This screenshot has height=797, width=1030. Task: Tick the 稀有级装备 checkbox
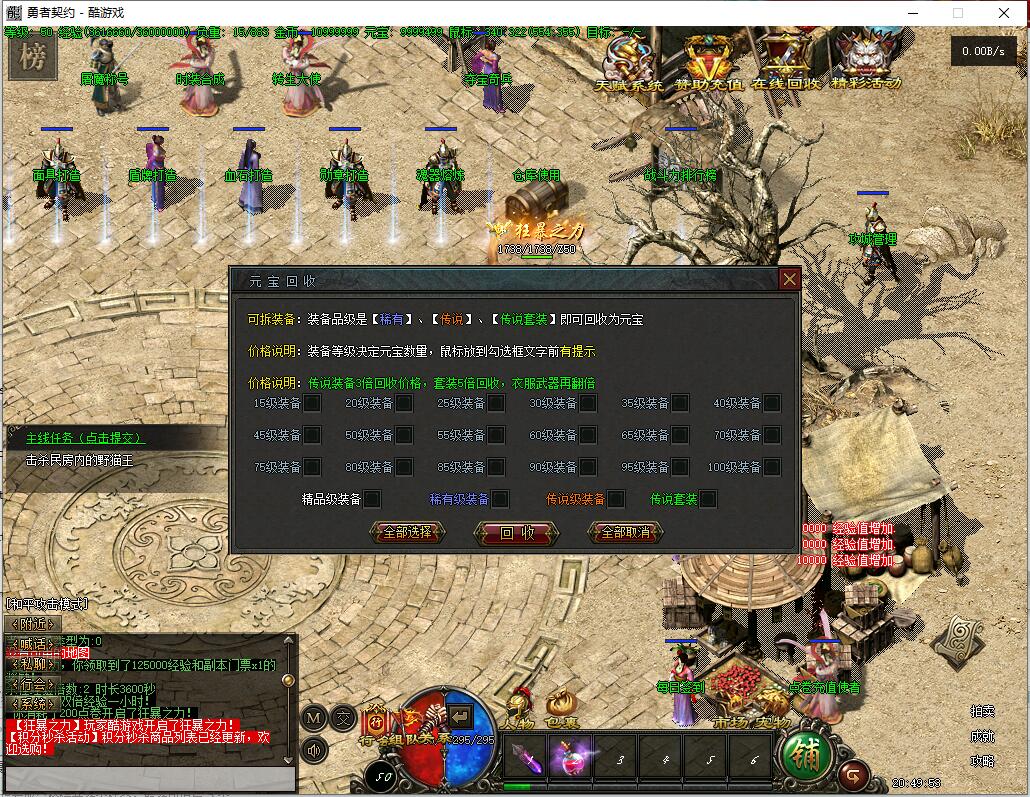point(500,499)
